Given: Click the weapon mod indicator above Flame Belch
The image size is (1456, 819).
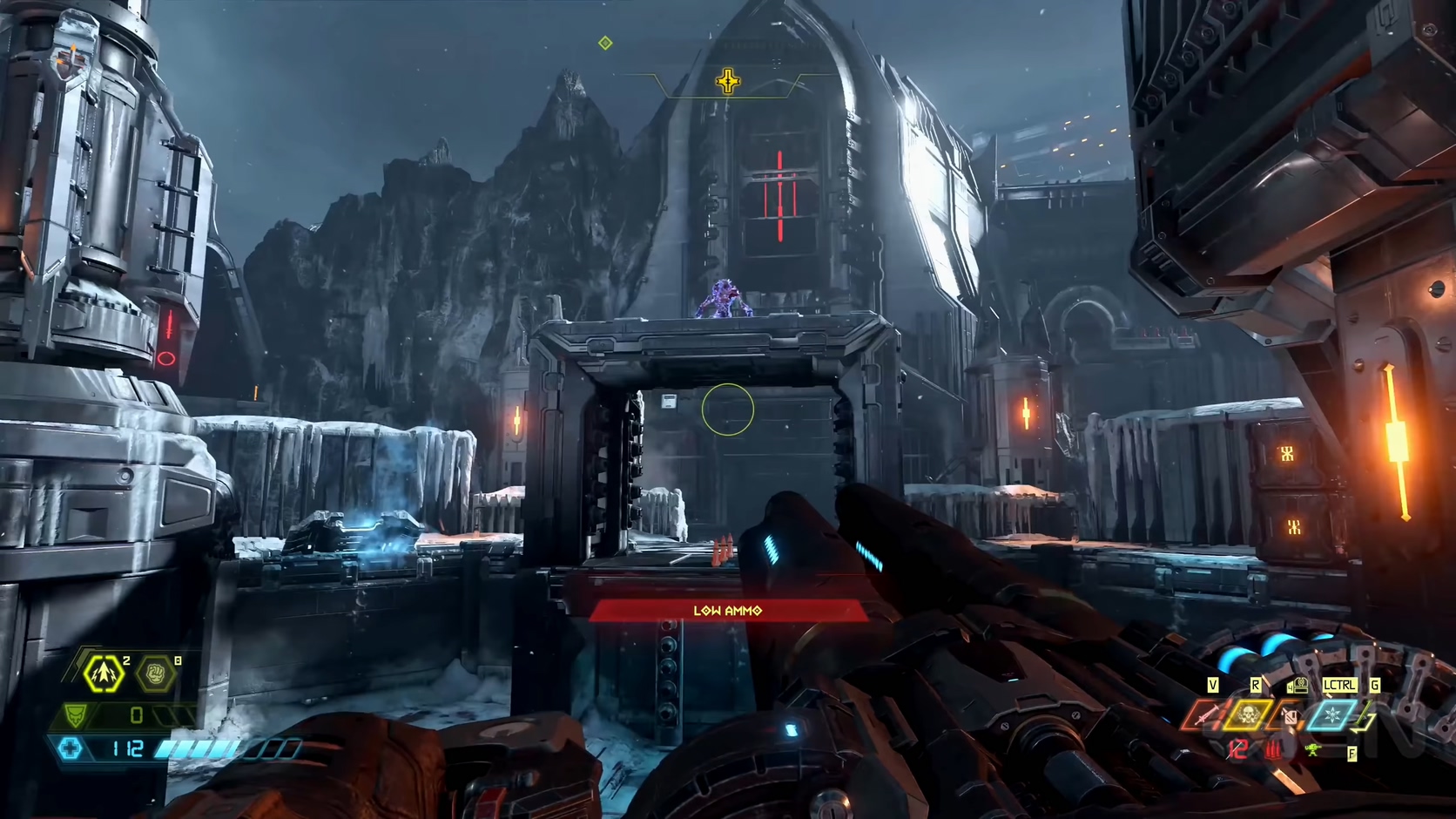Looking at the screenshot, I should pyautogui.click(x=1298, y=686).
